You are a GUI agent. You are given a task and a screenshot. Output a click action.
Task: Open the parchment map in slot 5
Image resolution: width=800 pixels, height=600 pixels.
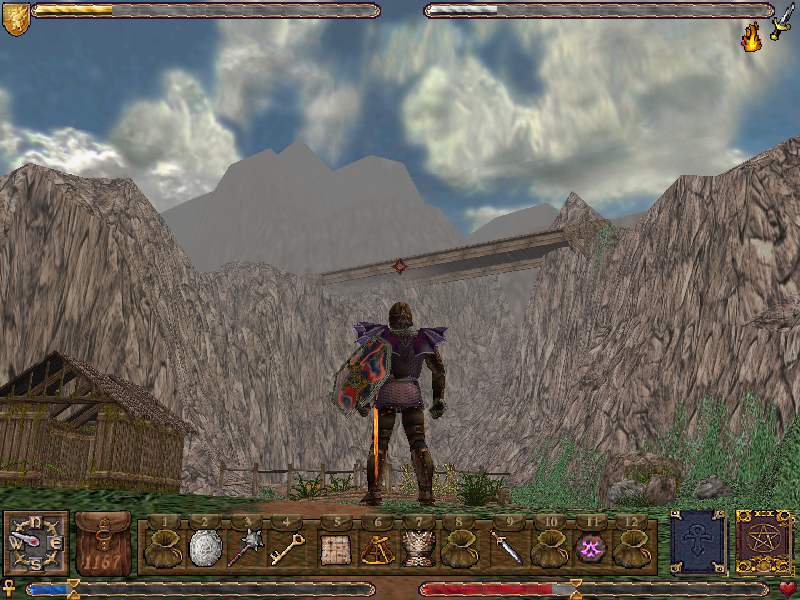tap(333, 548)
